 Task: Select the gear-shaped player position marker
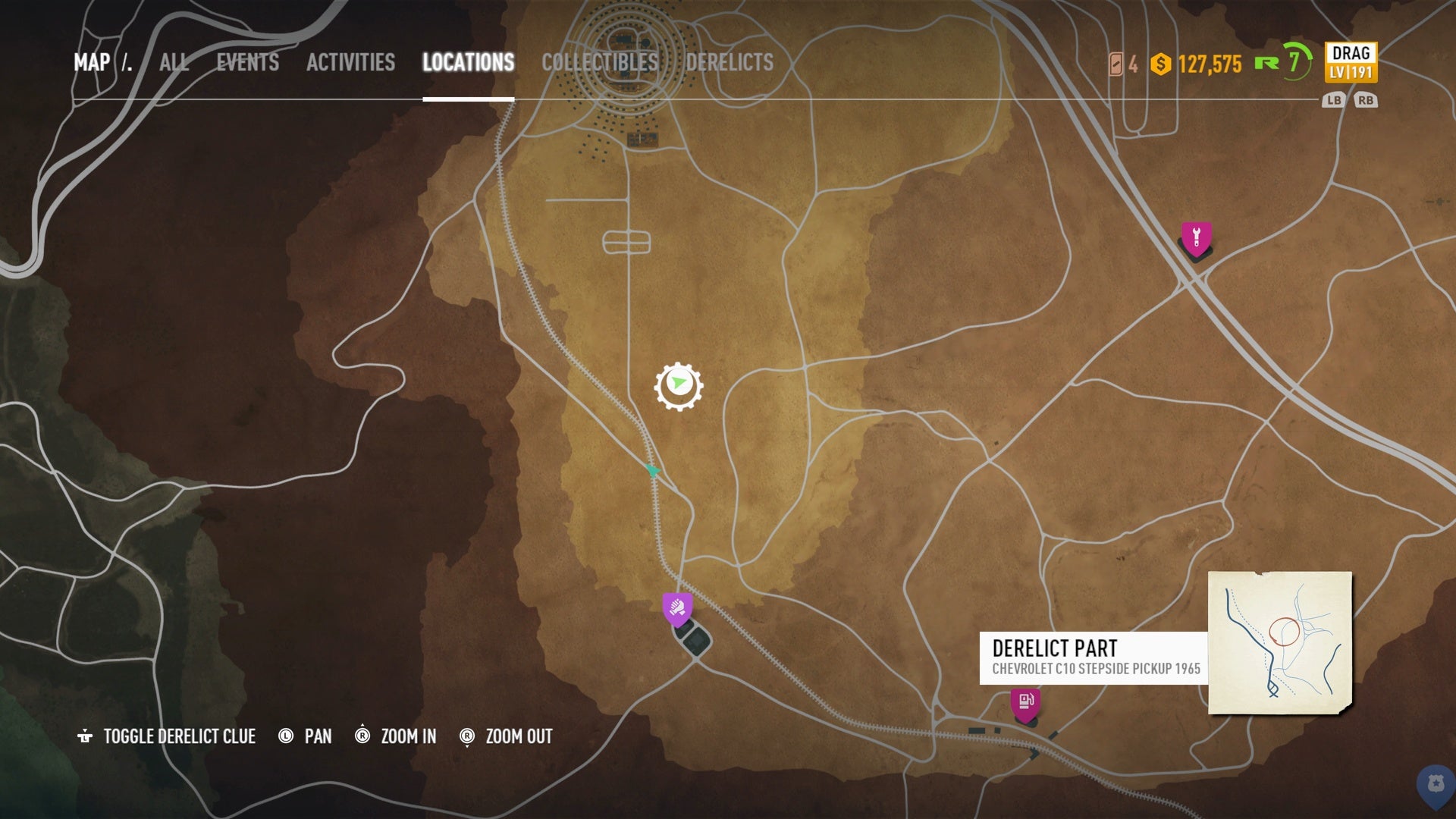679,385
